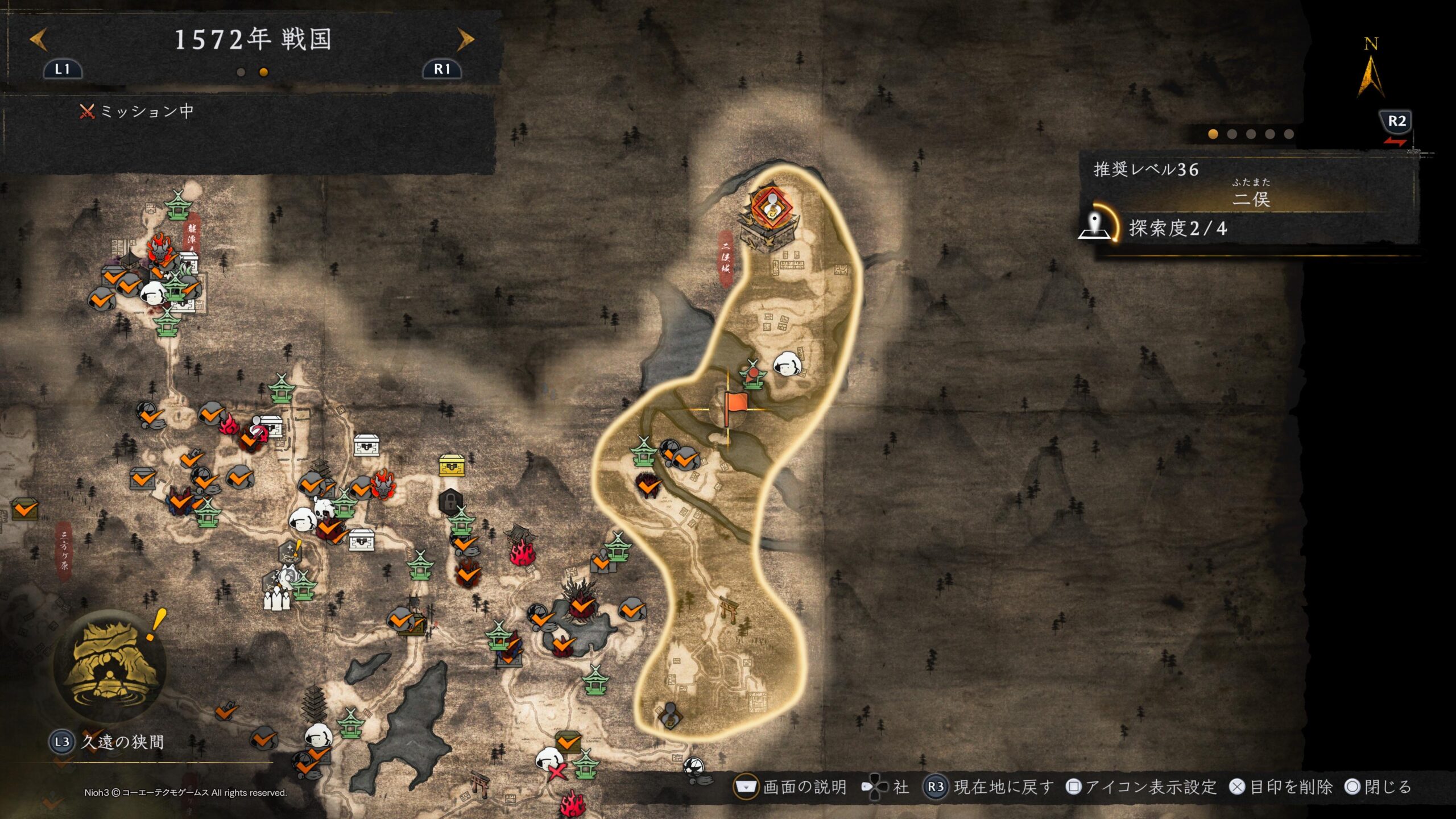1456x819 pixels.
Task: Switch to the previous era with left arrow
Action: (x=38, y=40)
